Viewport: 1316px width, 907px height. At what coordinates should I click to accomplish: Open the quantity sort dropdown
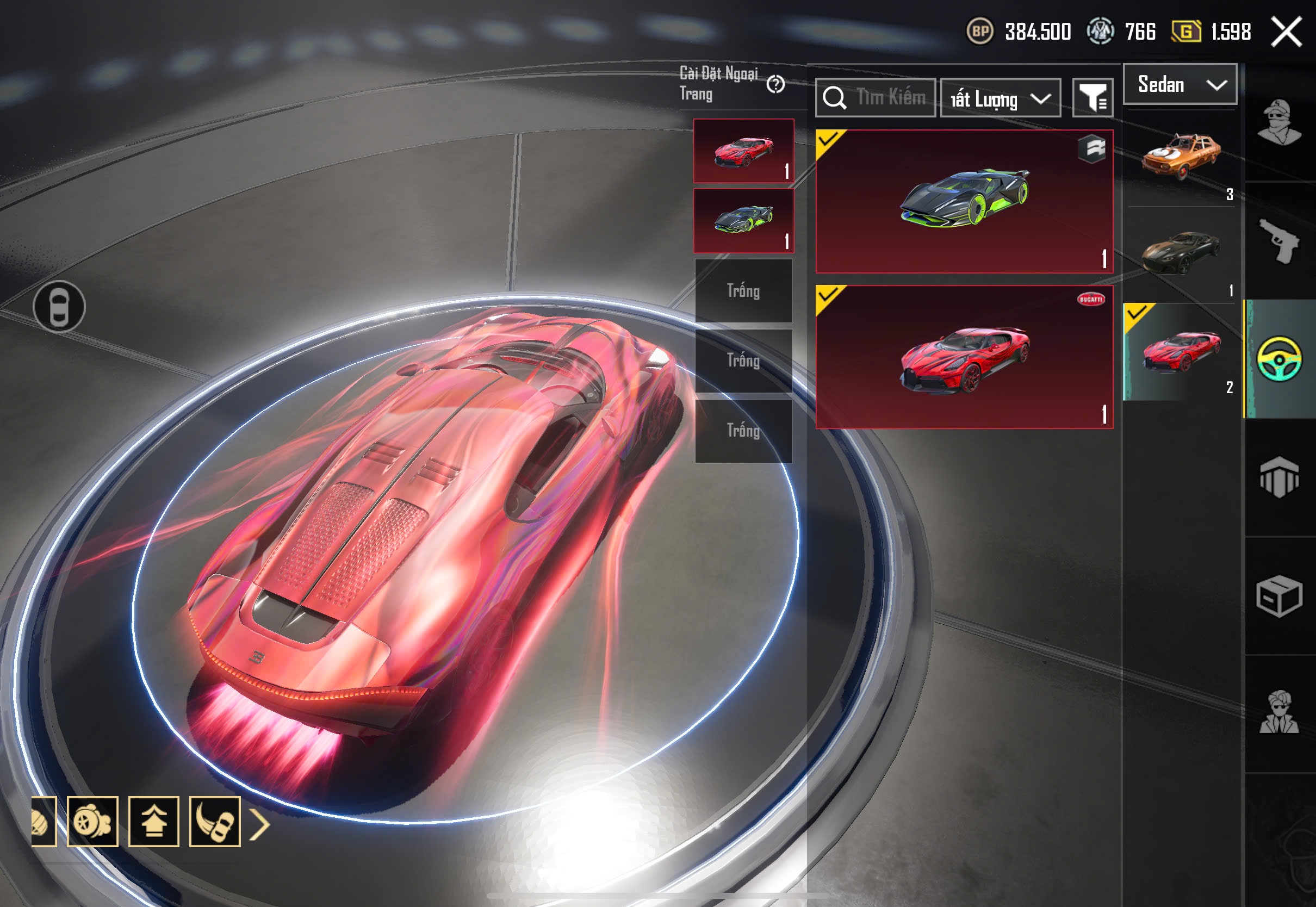click(x=1000, y=99)
